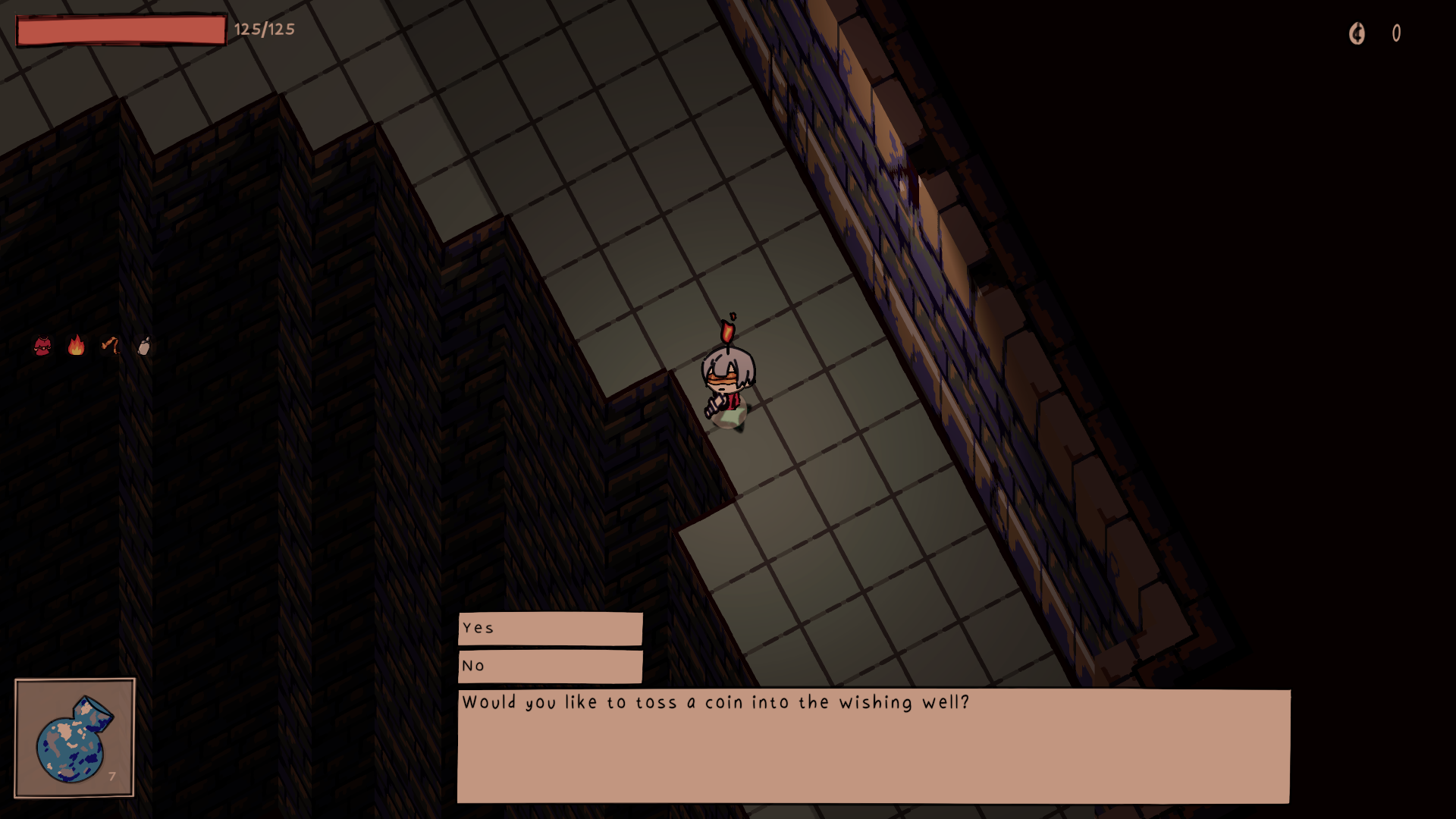This screenshot has height=819, width=1456.
Task: Click the coin currency icon top right
Action: 1357,33
